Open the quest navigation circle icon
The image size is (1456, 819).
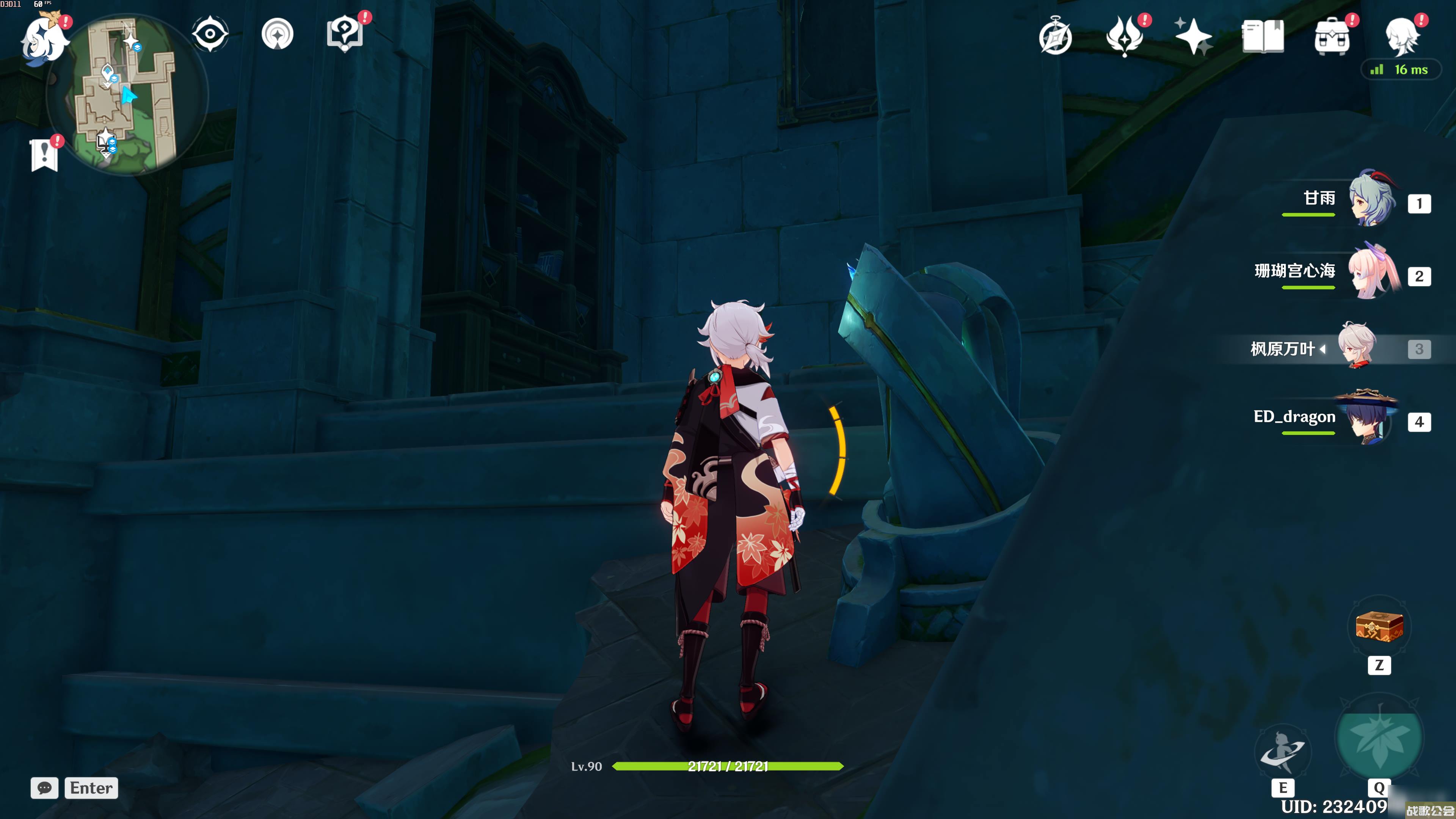(x=278, y=35)
